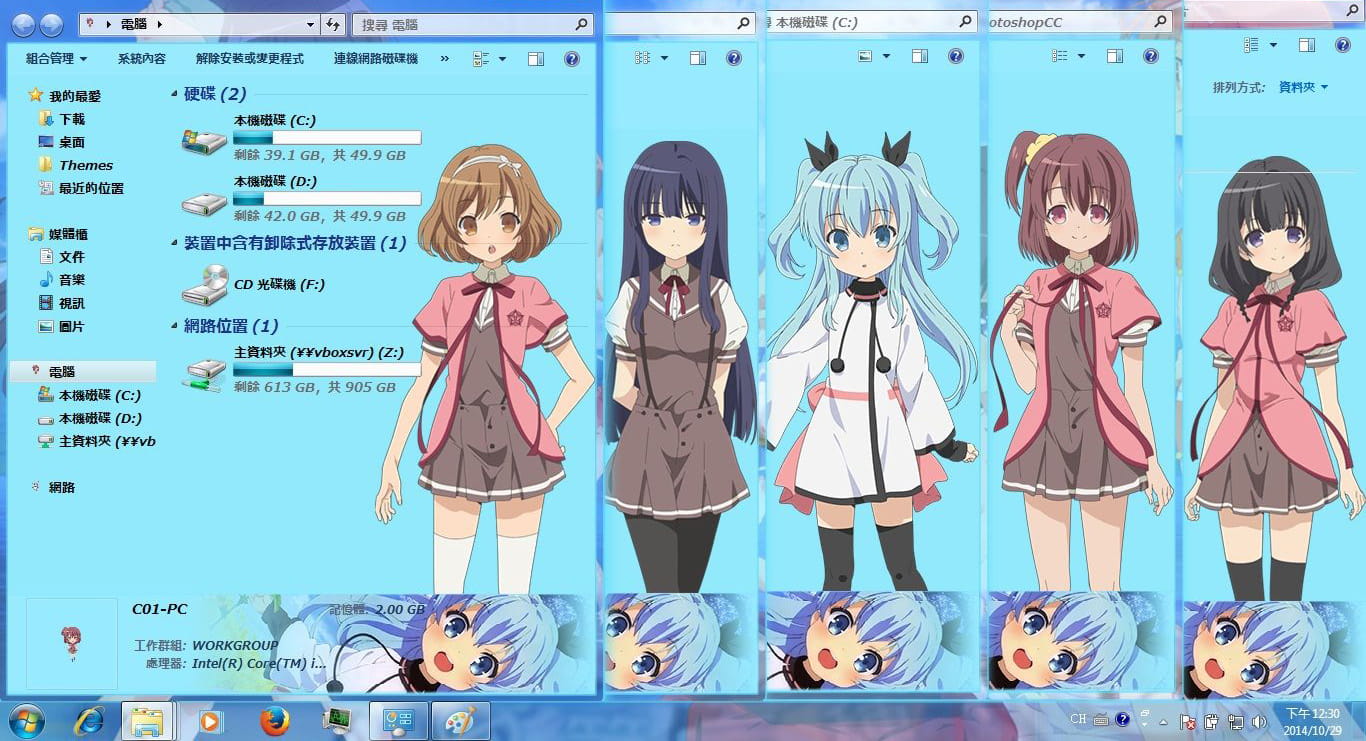Image resolution: width=1366 pixels, height=741 pixels.
Task: Open Windows Media Player from the taskbar
Action: [x=209, y=719]
